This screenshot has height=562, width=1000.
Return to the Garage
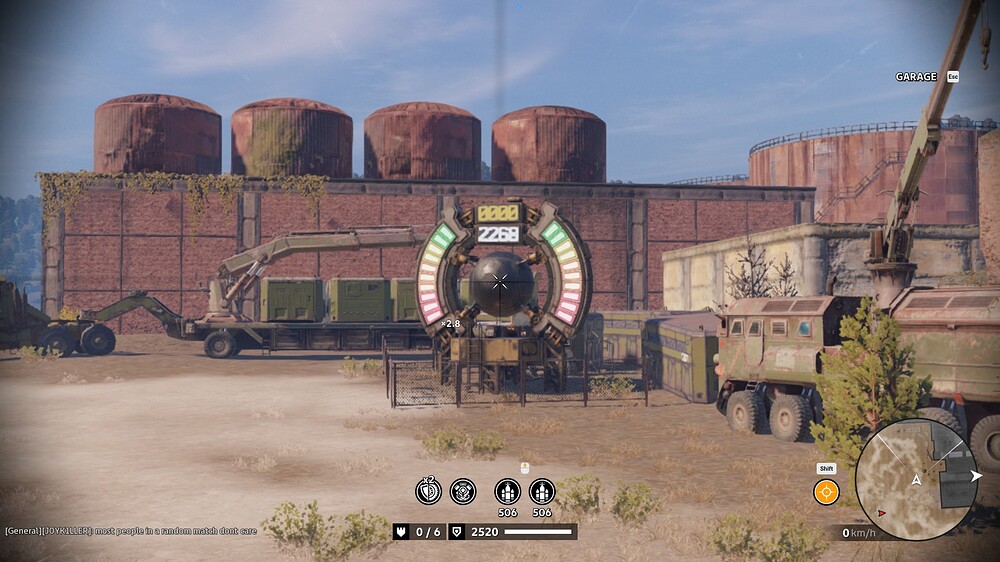coord(916,77)
